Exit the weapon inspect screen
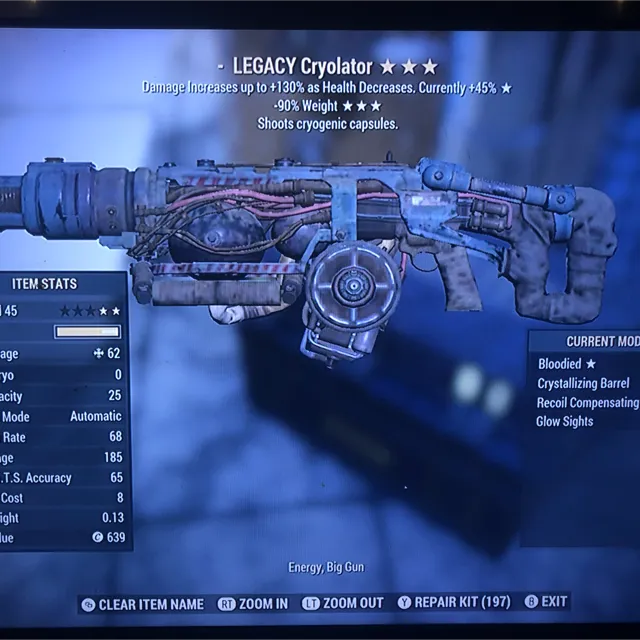 (554, 603)
